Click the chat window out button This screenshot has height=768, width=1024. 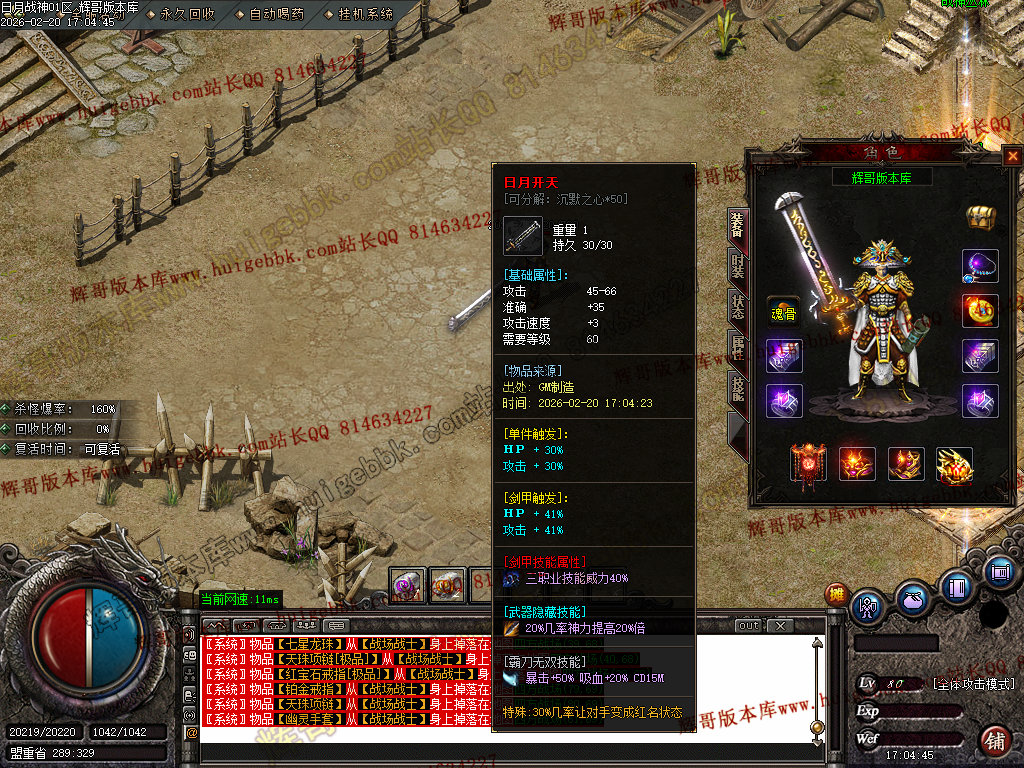pyautogui.click(x=749, y=626)
